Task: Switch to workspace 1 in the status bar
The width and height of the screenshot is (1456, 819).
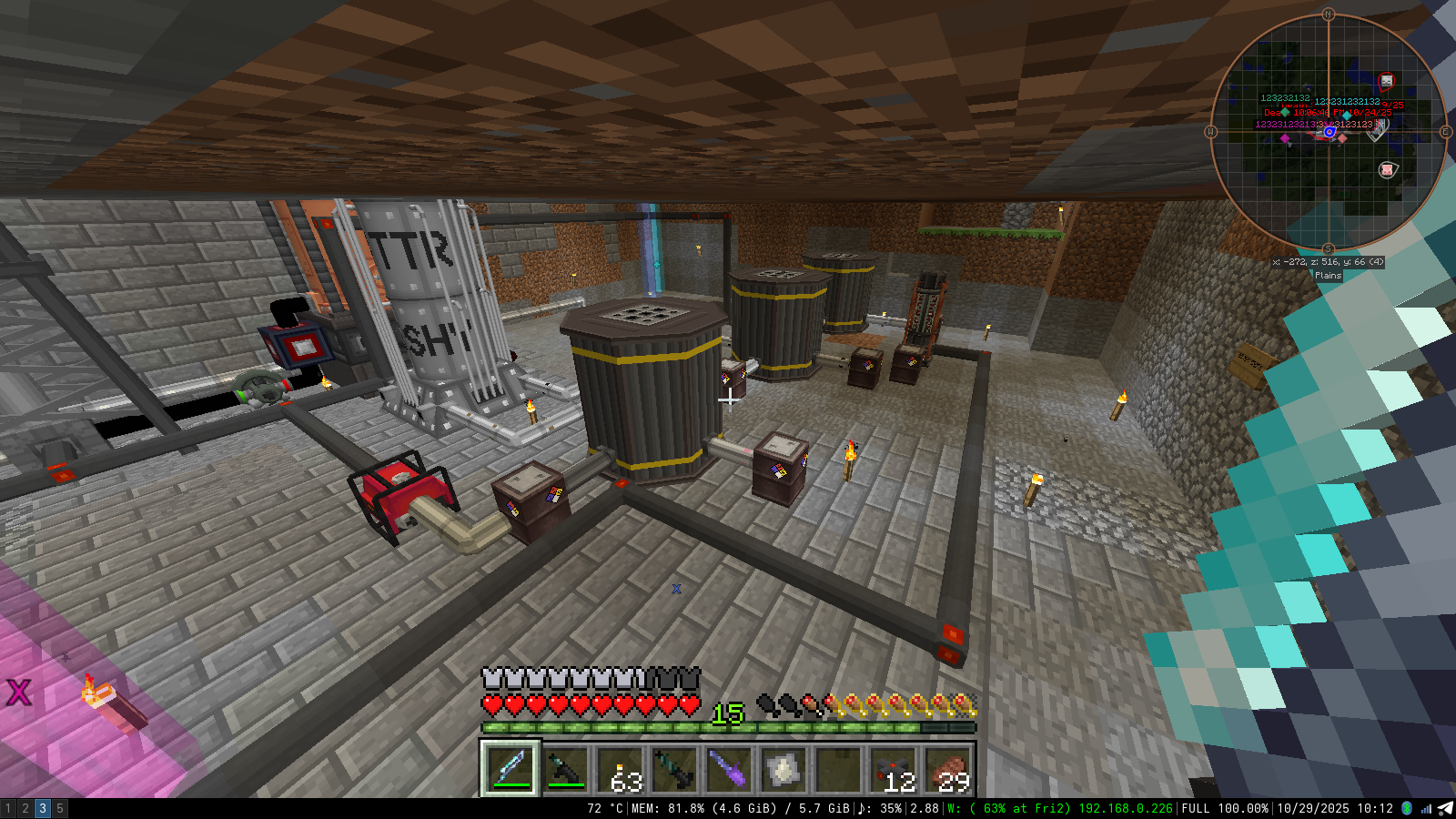Action: (x=8, y=808)
